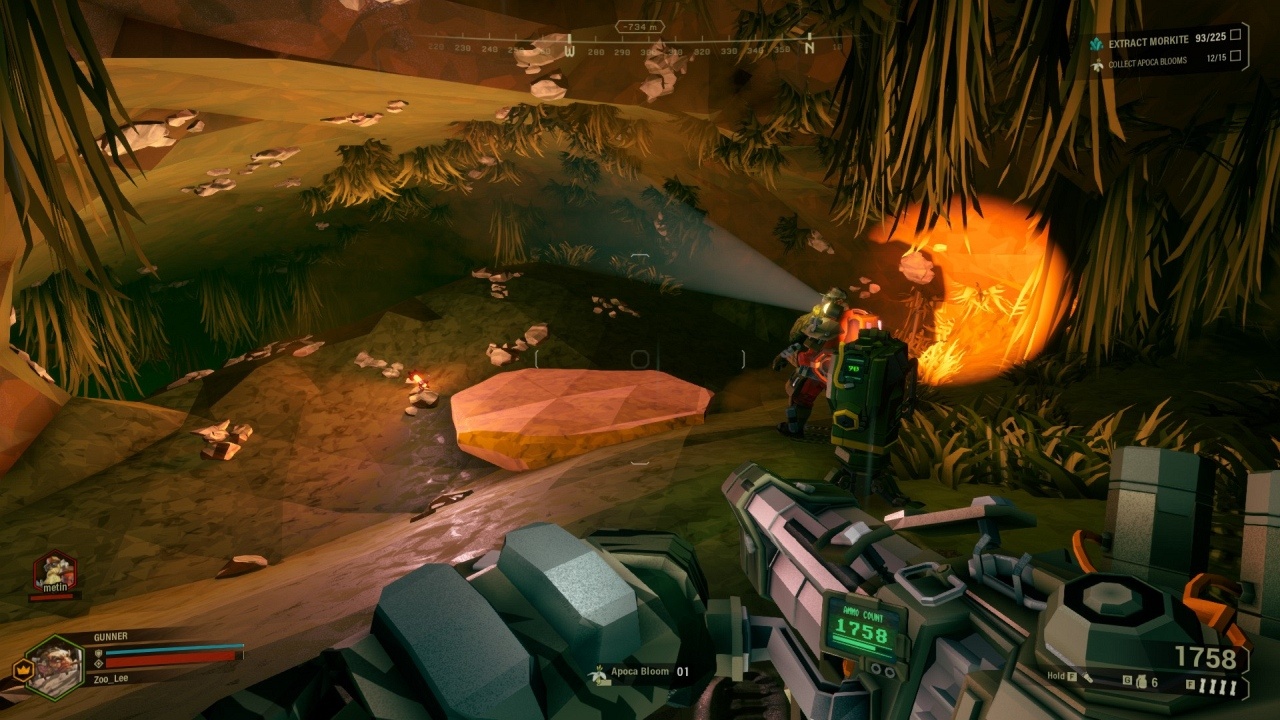Screen dimensions: 1280x720
Task: Click the compass heading bar
Action: (640, 46)
